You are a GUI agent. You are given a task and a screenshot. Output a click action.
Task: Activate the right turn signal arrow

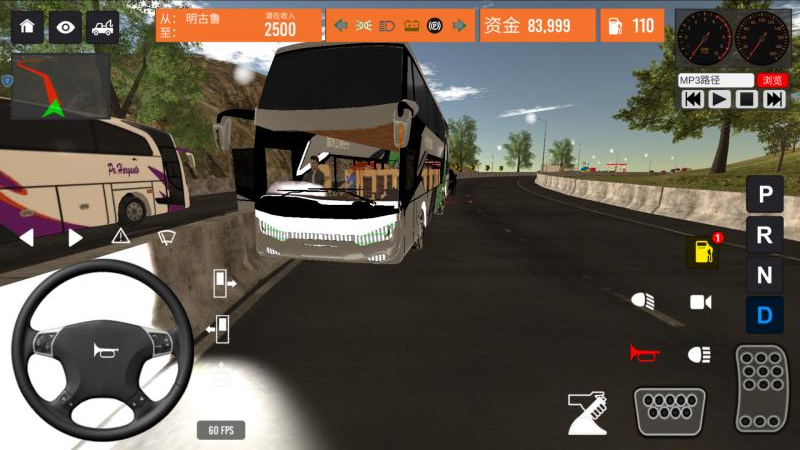[x=75, y=237]
